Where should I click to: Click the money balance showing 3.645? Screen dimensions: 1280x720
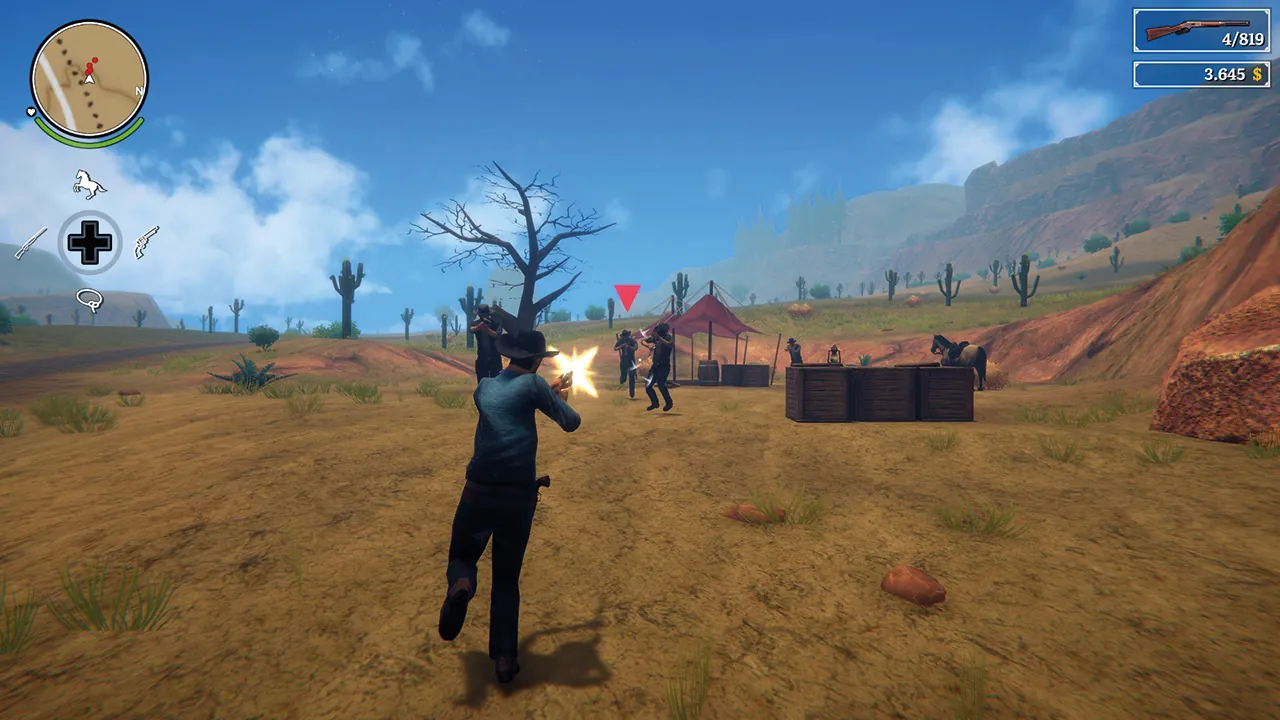pos(1227,73)
